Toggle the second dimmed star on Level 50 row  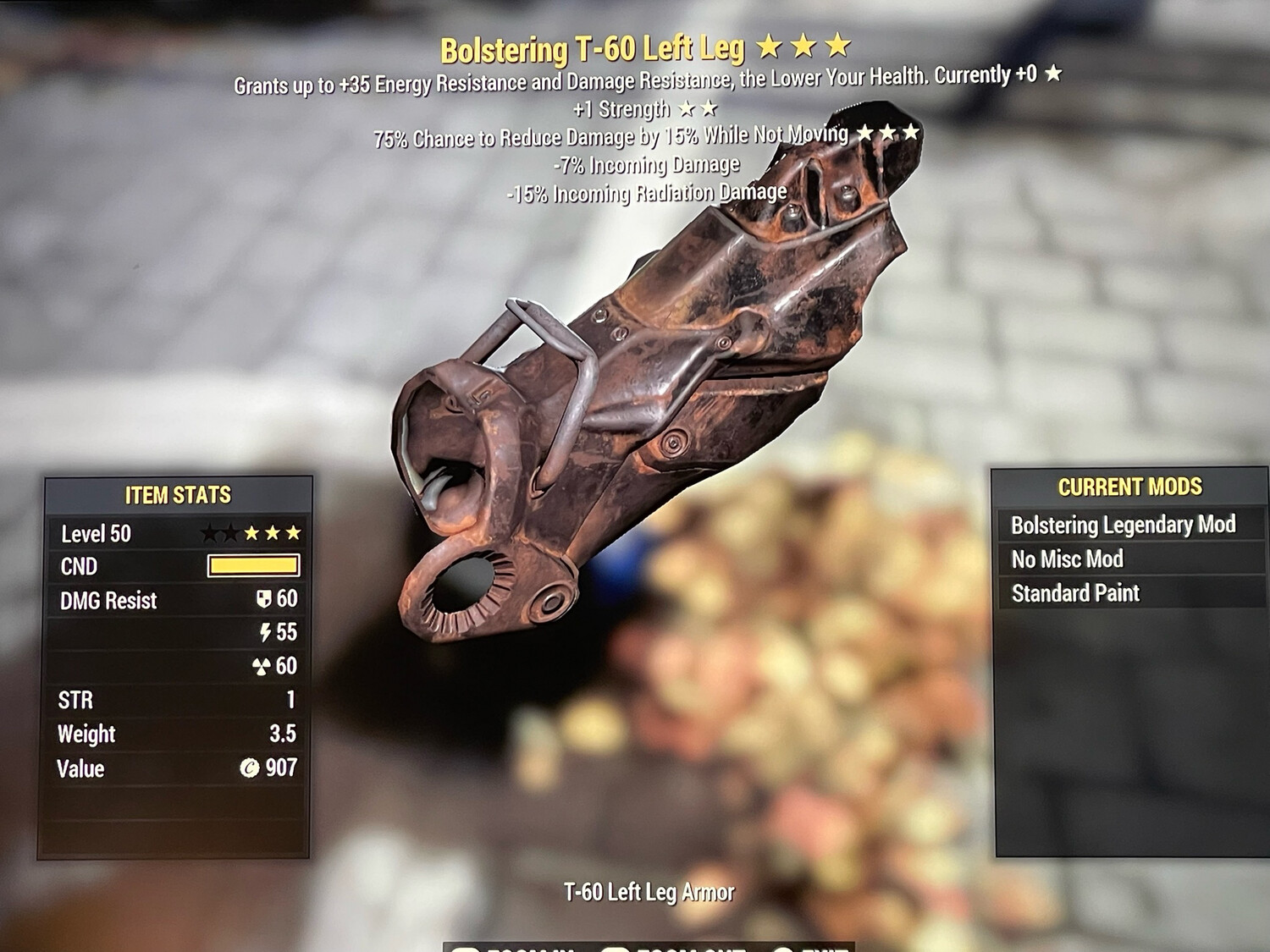233,532
